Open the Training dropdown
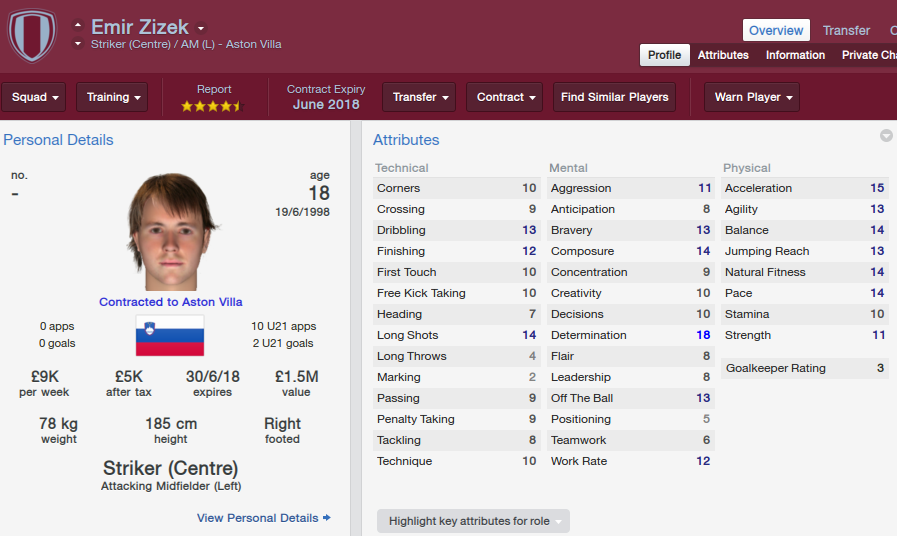The image size is (897, 536). (x=112, y=97)
